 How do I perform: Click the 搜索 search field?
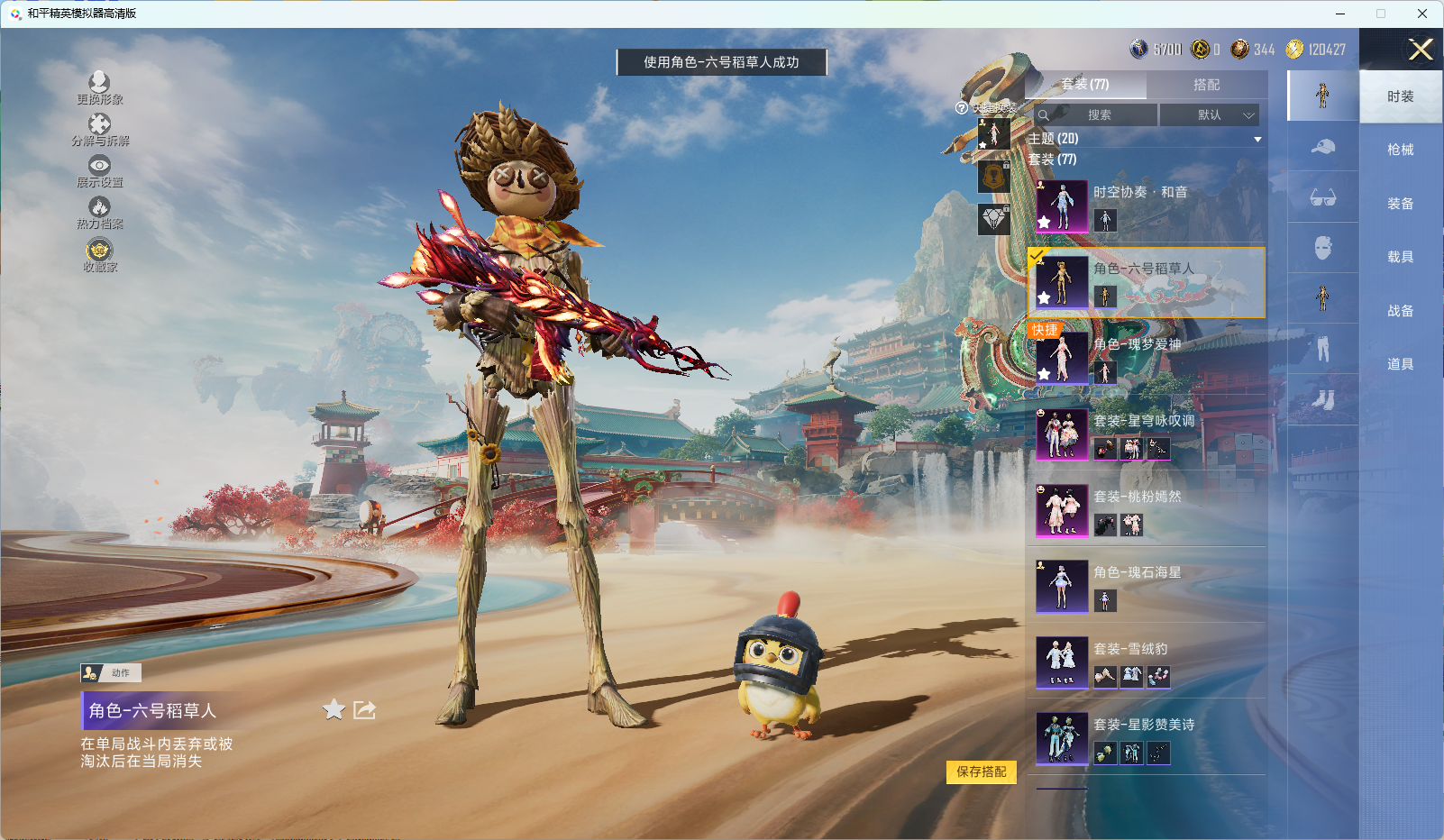(1097, 115)
